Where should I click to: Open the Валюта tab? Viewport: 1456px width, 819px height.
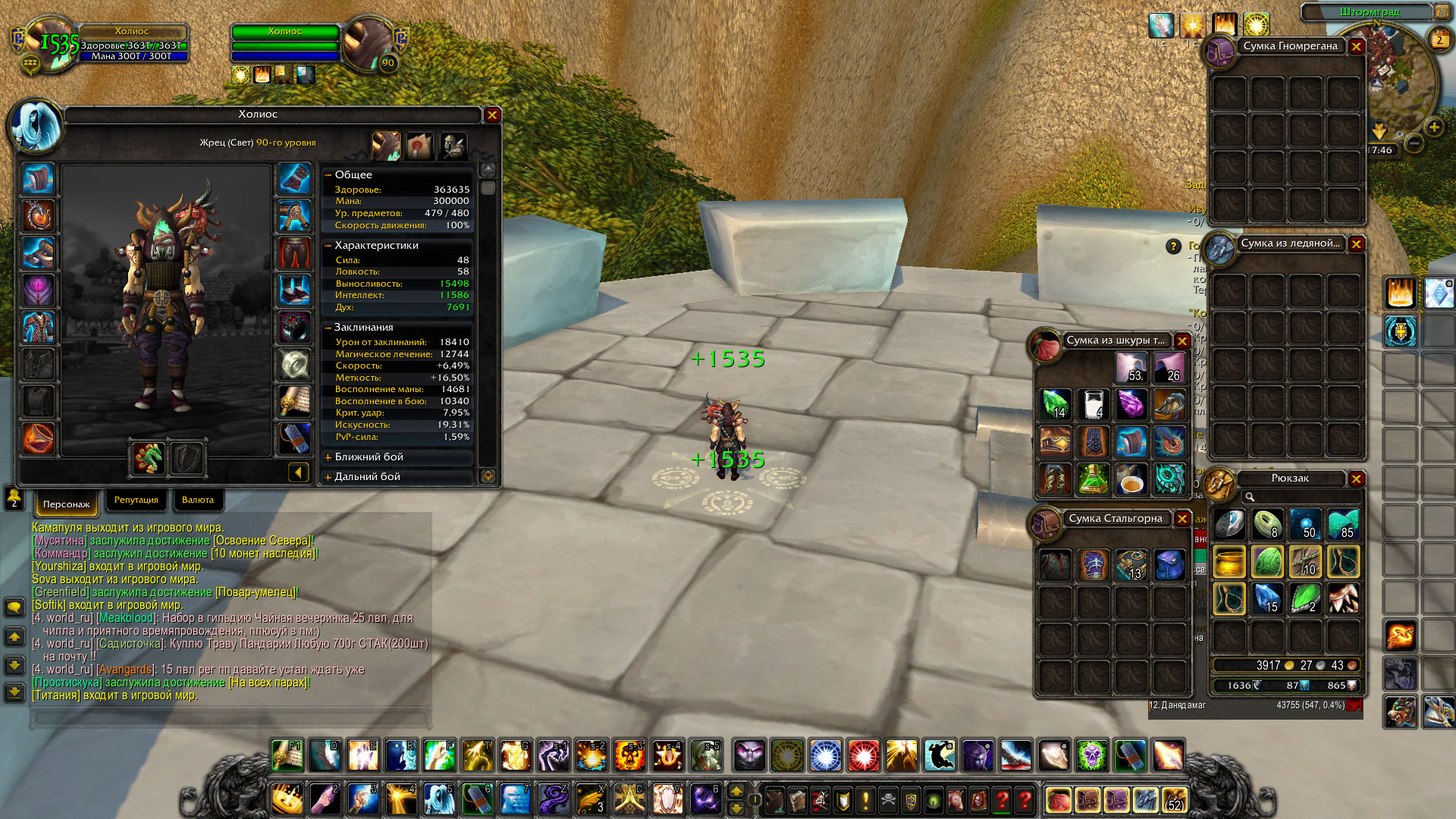point(198,500)
